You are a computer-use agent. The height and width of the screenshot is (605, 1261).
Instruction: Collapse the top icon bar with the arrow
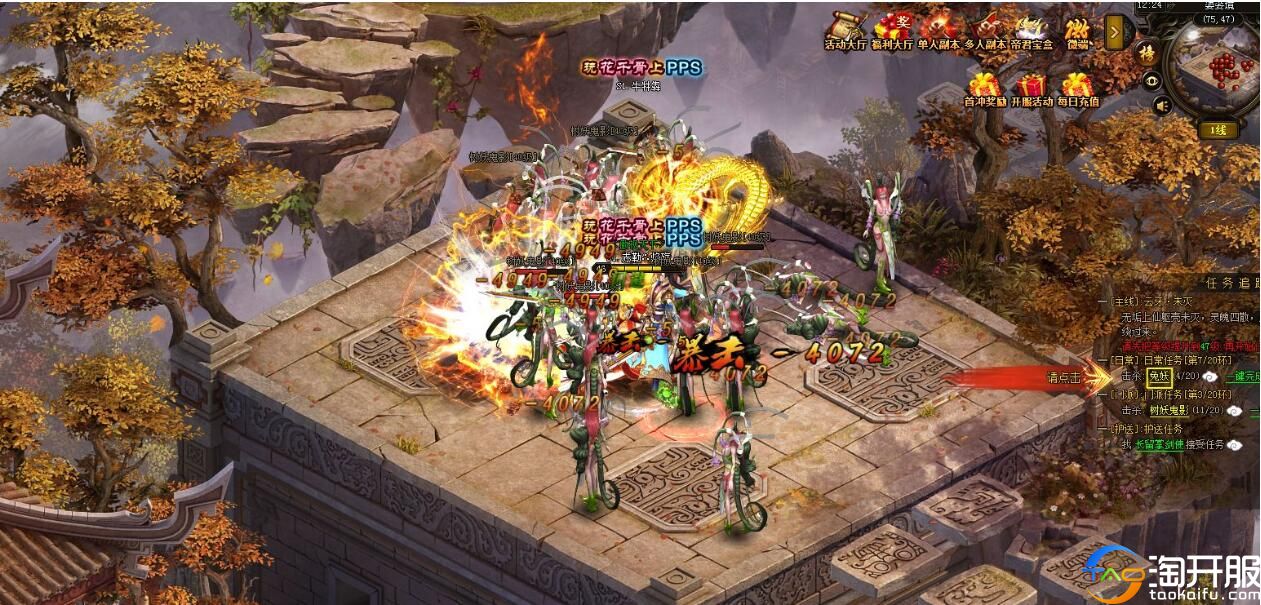[x=1115, y=33]
